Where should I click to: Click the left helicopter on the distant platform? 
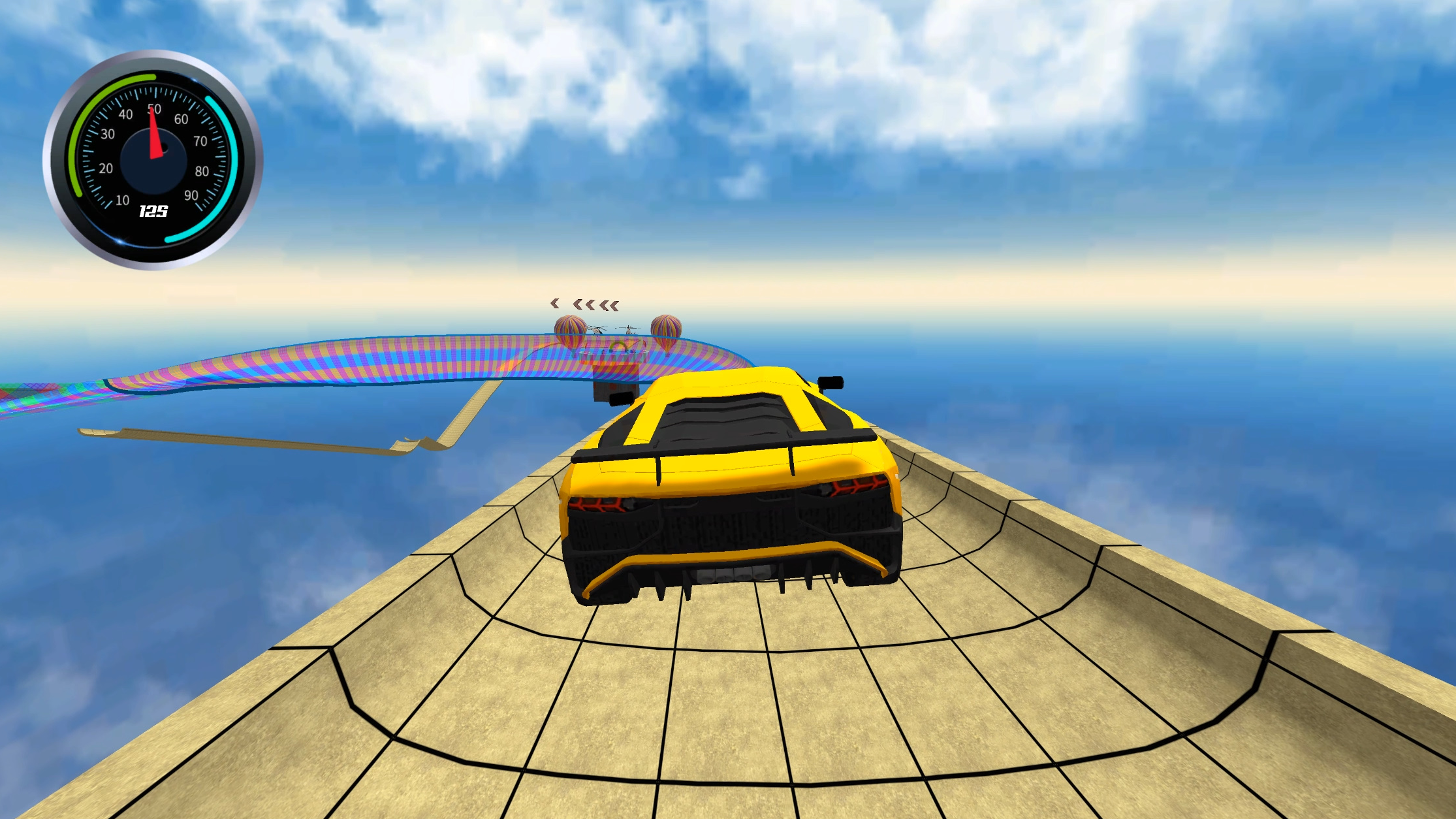click(x=596, y=329)
